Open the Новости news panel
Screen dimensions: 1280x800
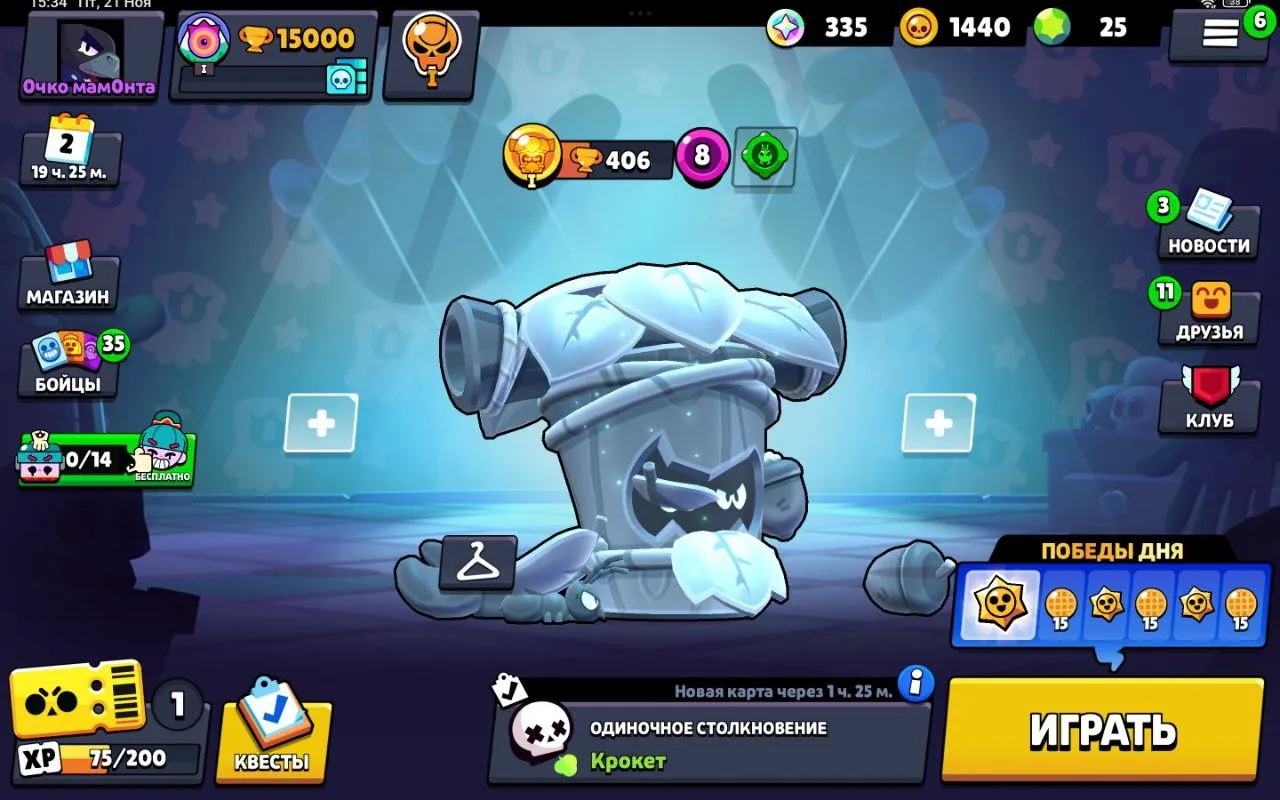(x=1208, y=228)
